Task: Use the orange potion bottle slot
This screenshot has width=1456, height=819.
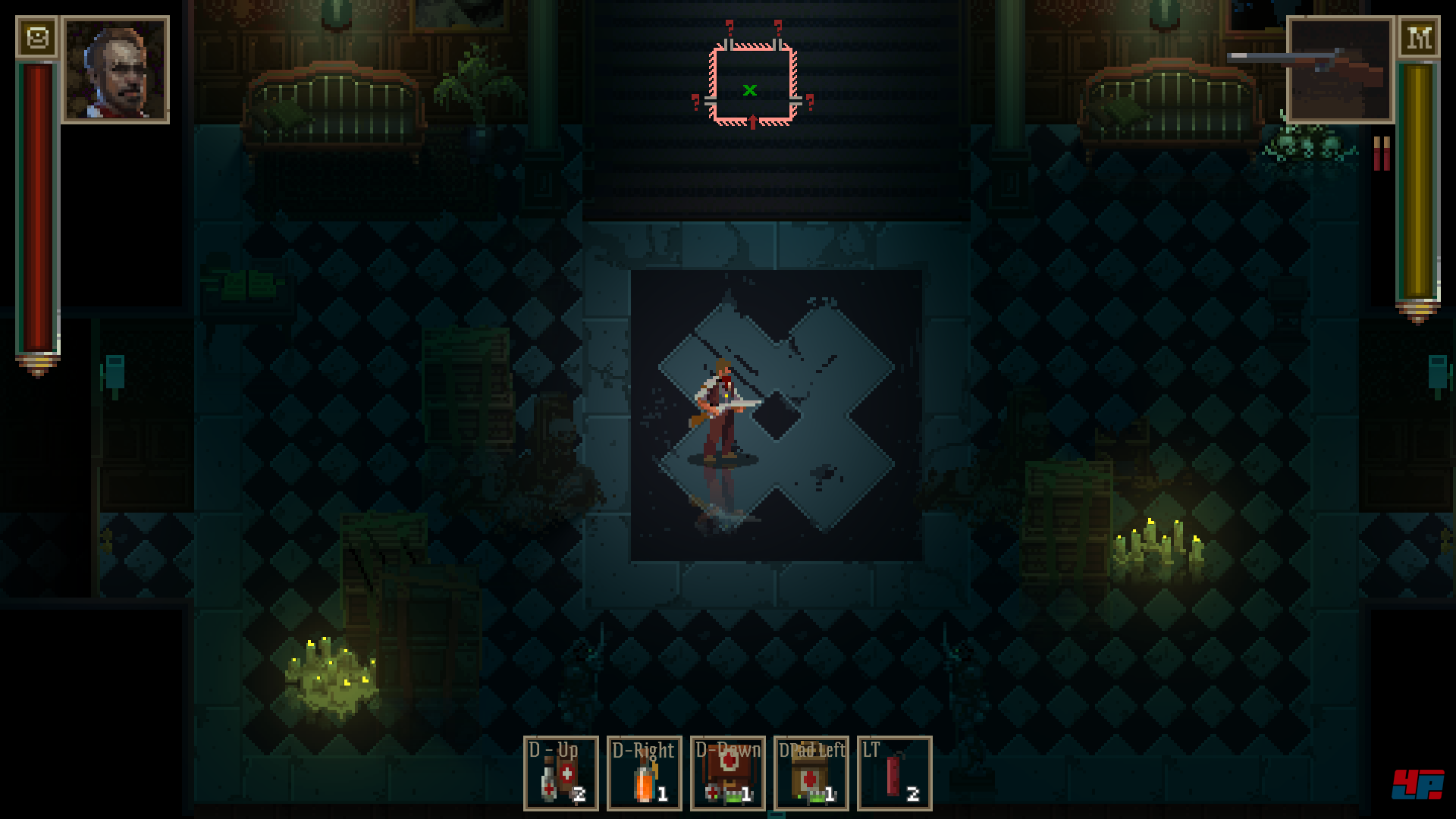Action: click(x=645, y=773)
